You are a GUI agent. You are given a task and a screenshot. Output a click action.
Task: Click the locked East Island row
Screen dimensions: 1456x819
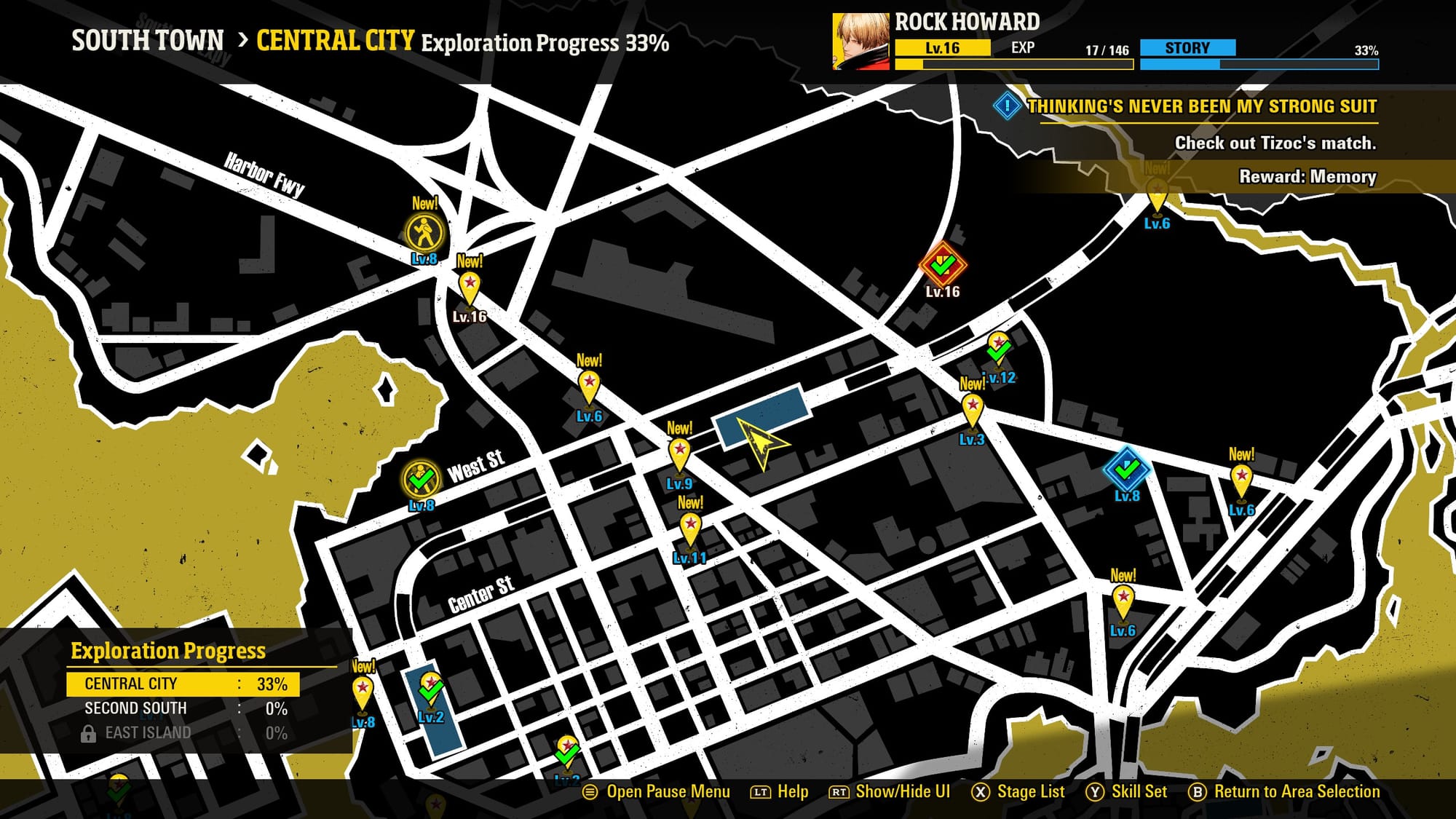(183, 732)
